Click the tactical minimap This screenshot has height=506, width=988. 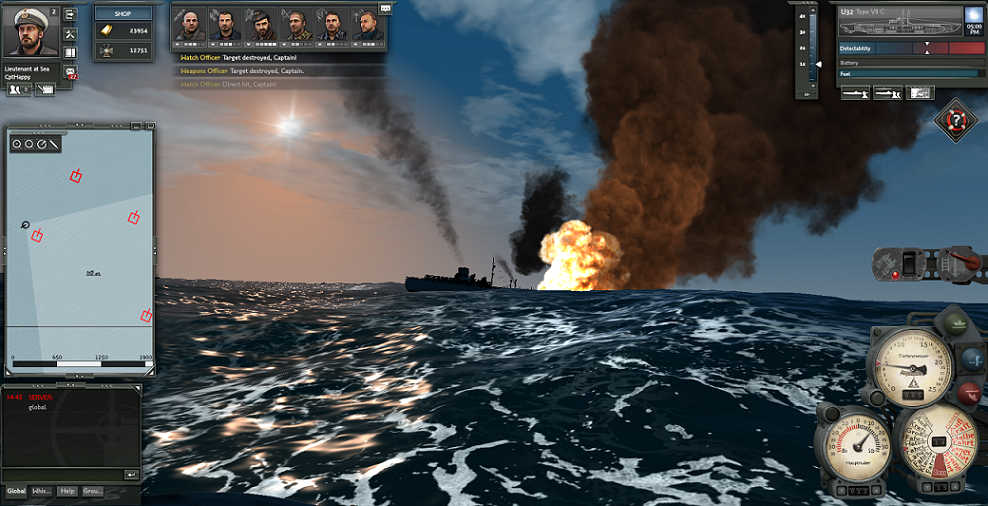coord(80,250)
